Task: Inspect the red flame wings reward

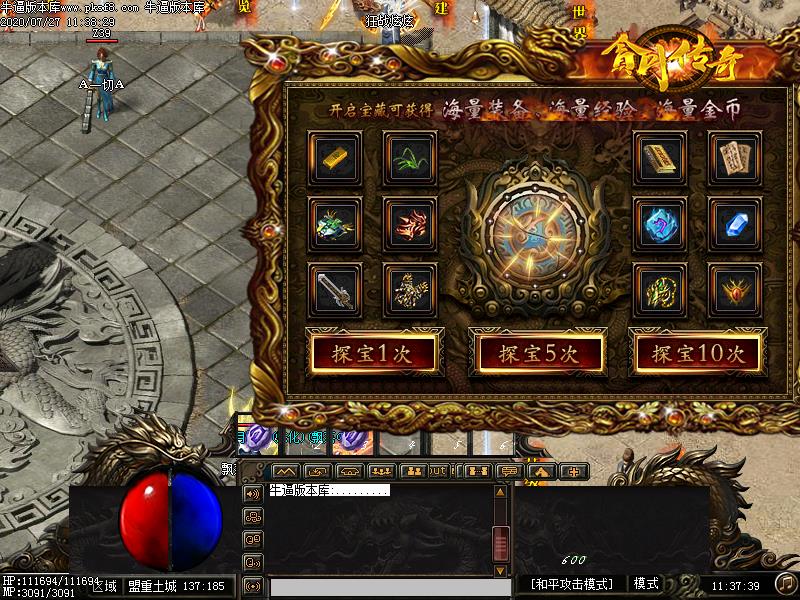Action: coord(409,222)
